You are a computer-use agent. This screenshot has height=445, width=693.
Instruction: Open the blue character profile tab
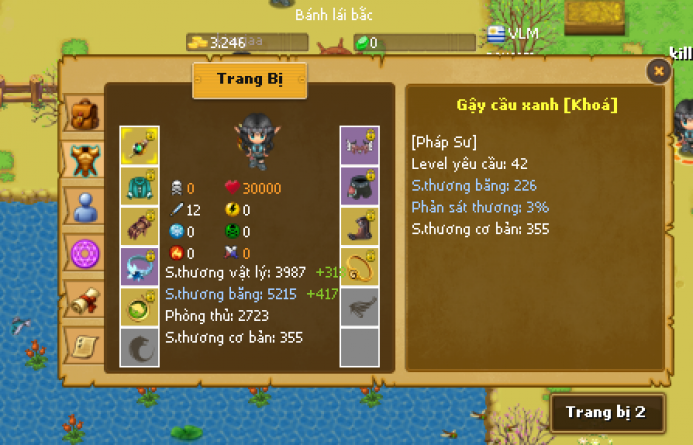(84, 207)
